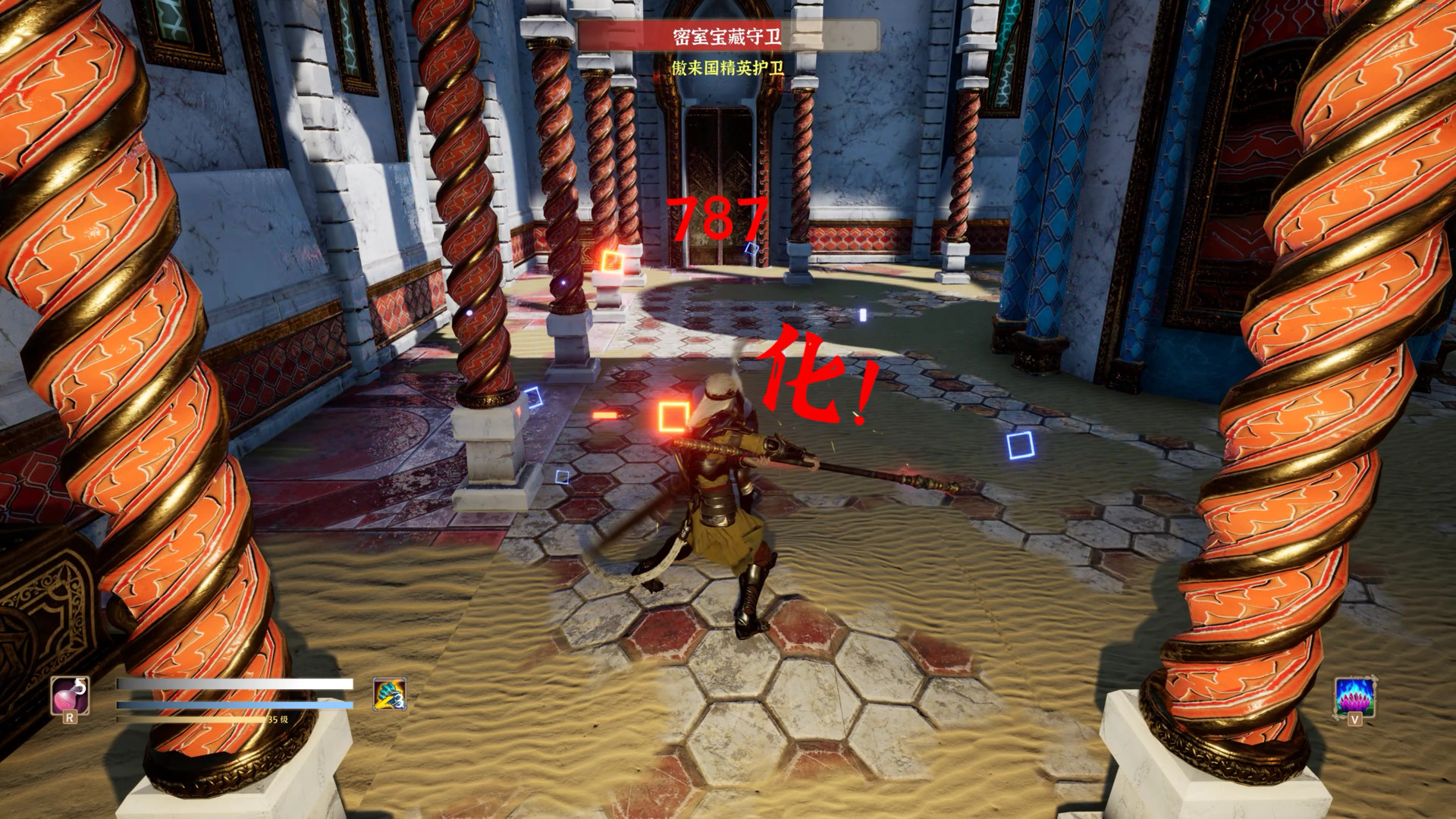Click the V hotkey label on the lotus skill
This screenshot has height=819, width=1456.
(1354, 719)
